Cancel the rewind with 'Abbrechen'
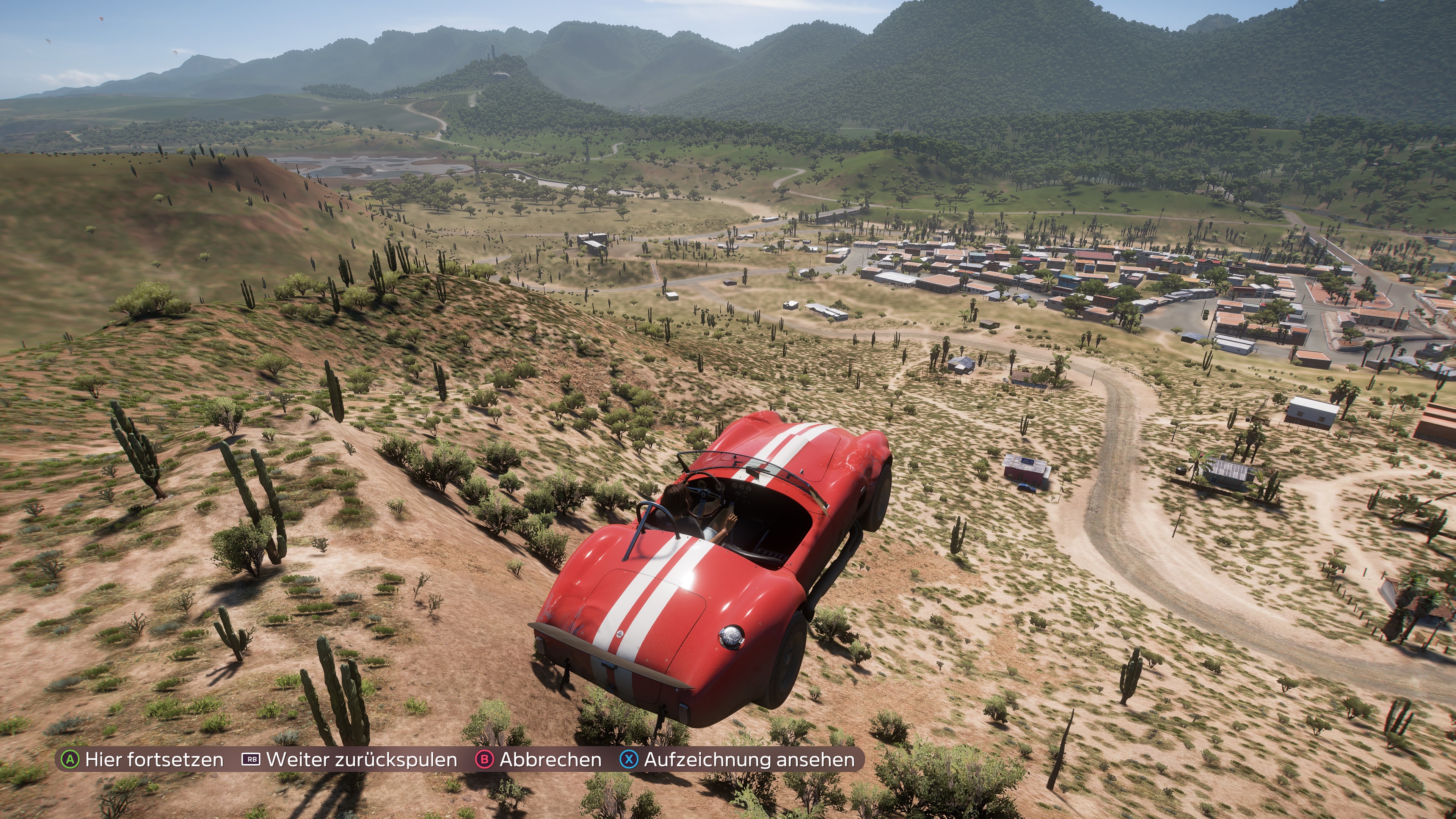This screenshot has width=1456, height=819. (x=539, y=759)
